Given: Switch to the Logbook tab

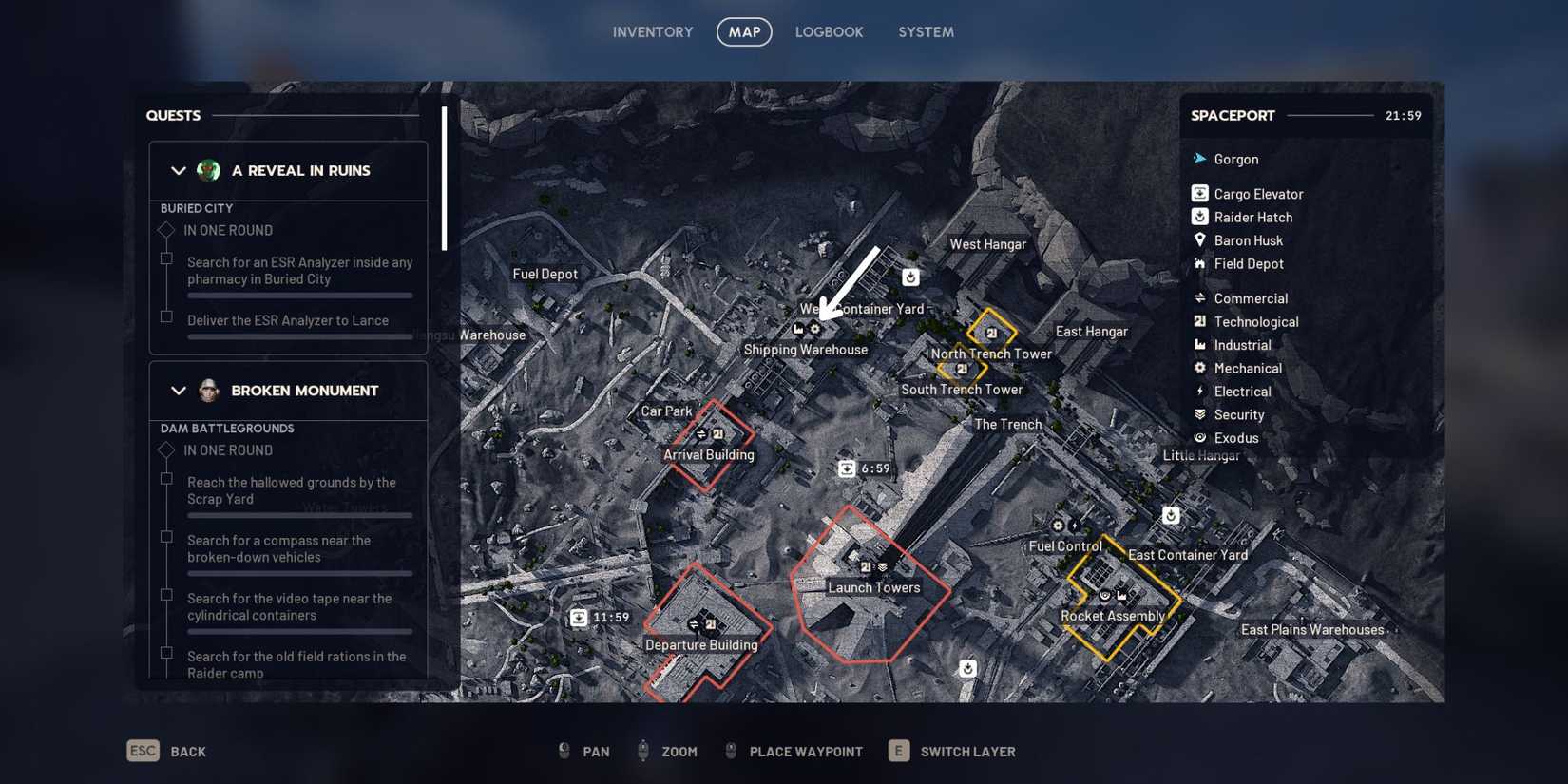Looking at the screenshot, I should tap(829, 31).
